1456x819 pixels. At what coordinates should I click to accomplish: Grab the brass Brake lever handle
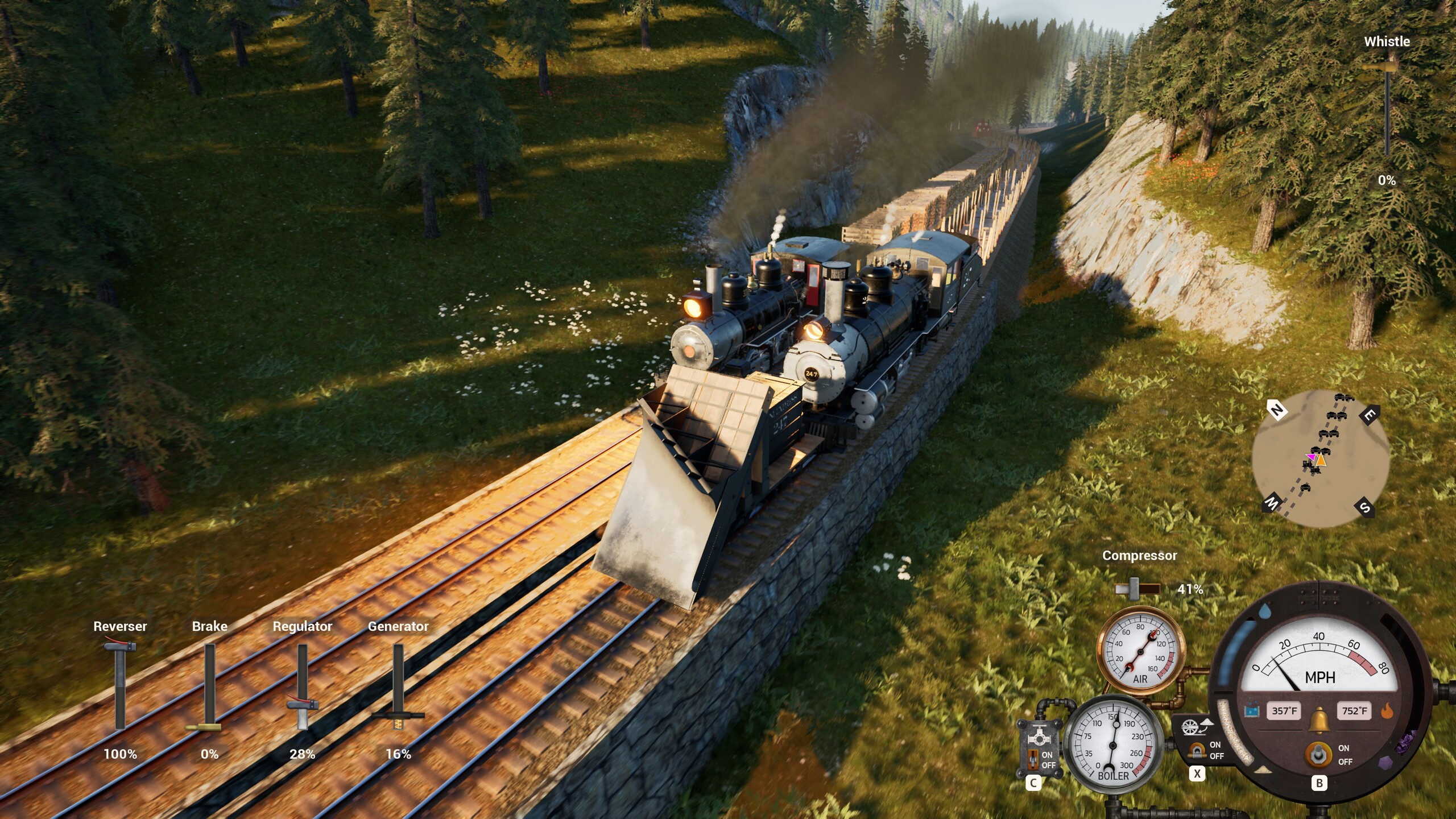pyautogui.click(x=204, y=727)
